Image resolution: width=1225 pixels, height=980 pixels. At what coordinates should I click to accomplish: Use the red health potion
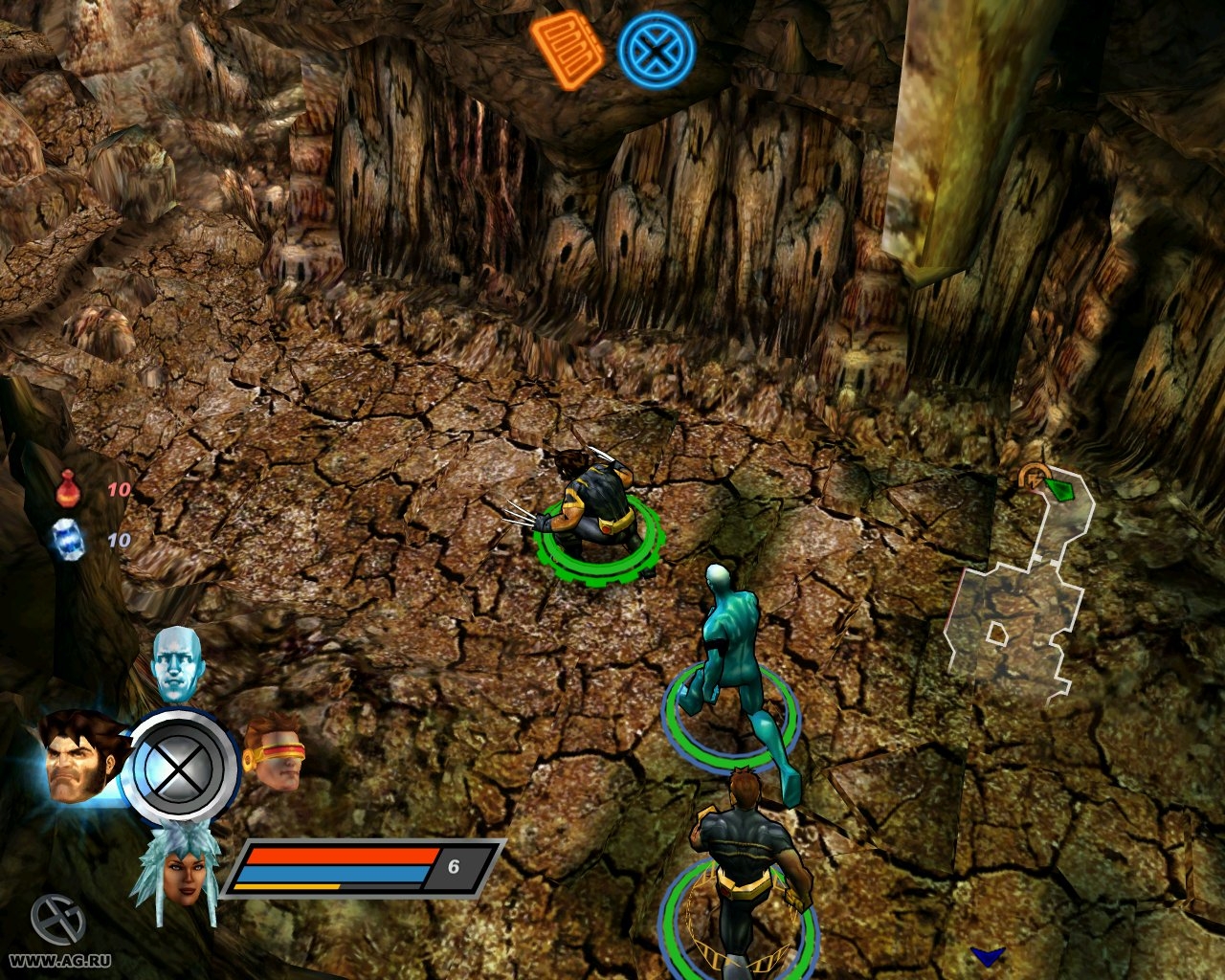(67, 489)
